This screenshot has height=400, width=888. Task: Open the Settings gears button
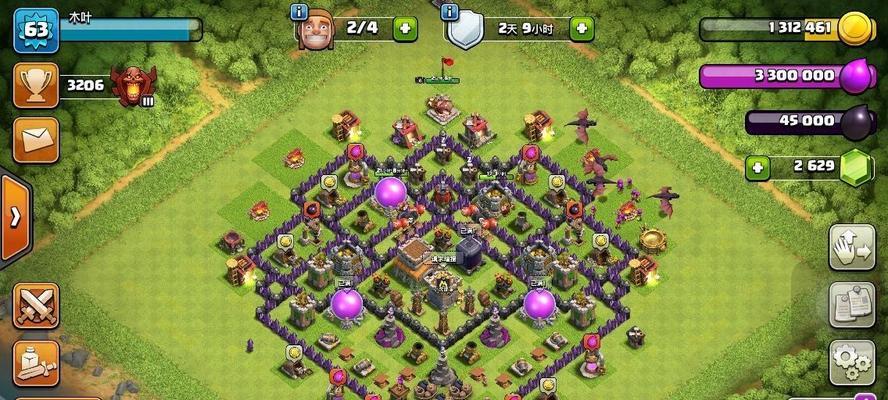[x=853, y=361]
